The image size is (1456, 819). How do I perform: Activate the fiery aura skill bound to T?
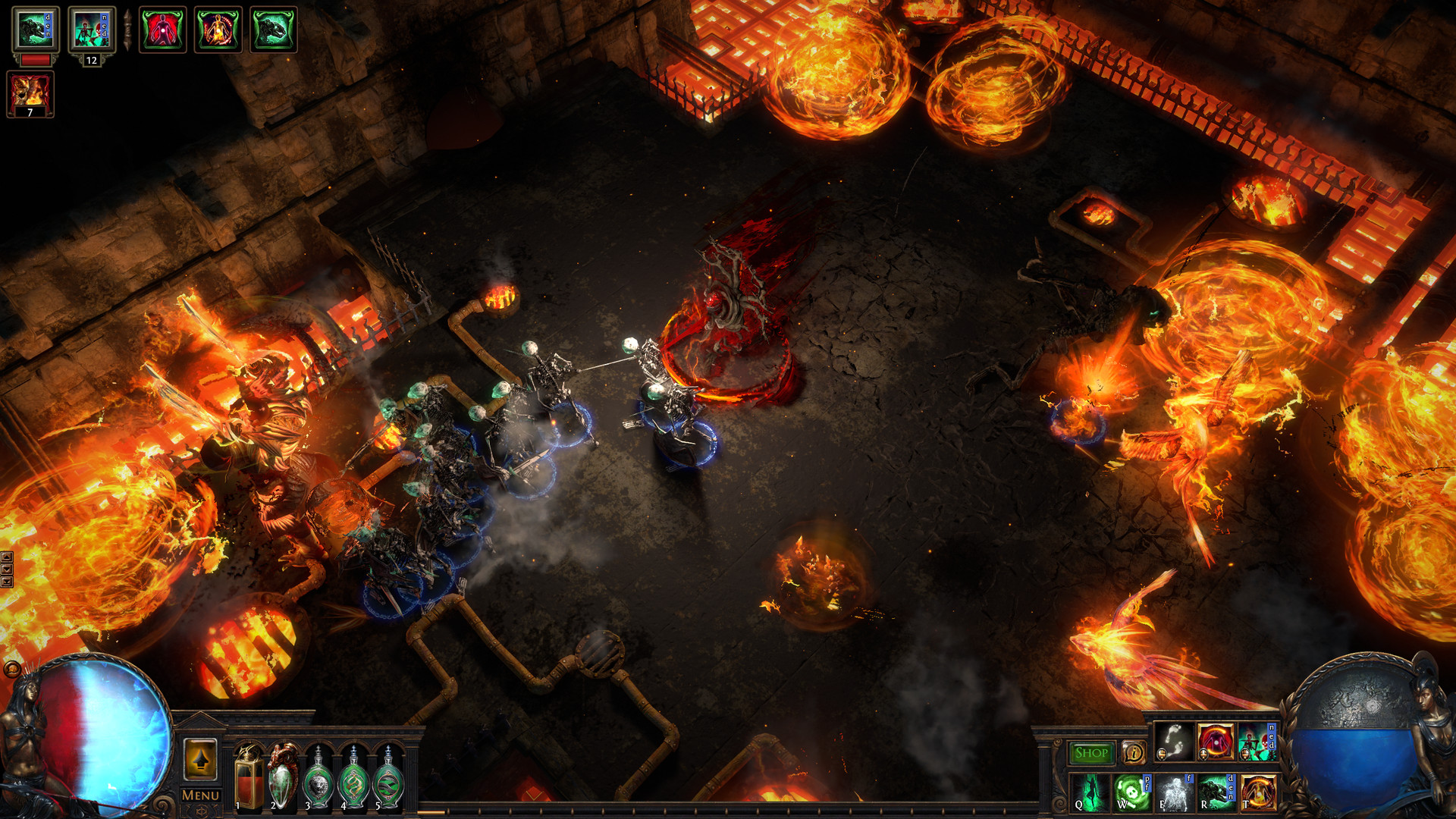(1259, 794)
